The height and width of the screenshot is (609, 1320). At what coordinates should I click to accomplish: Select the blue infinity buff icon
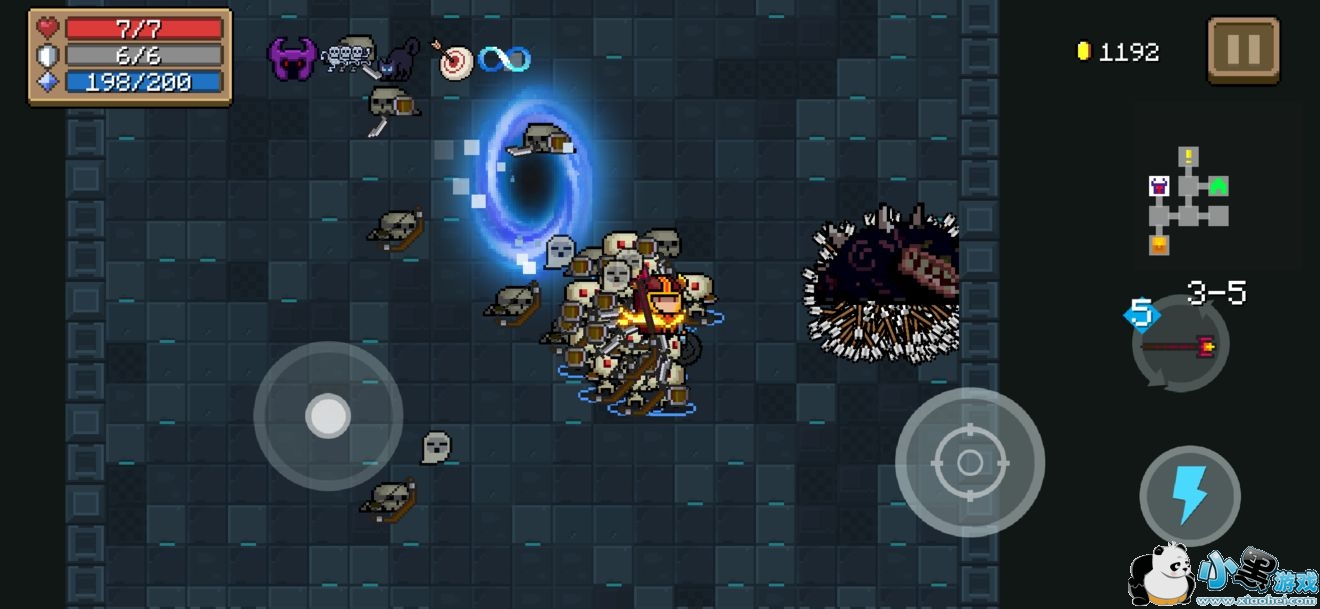click(503, 59)
